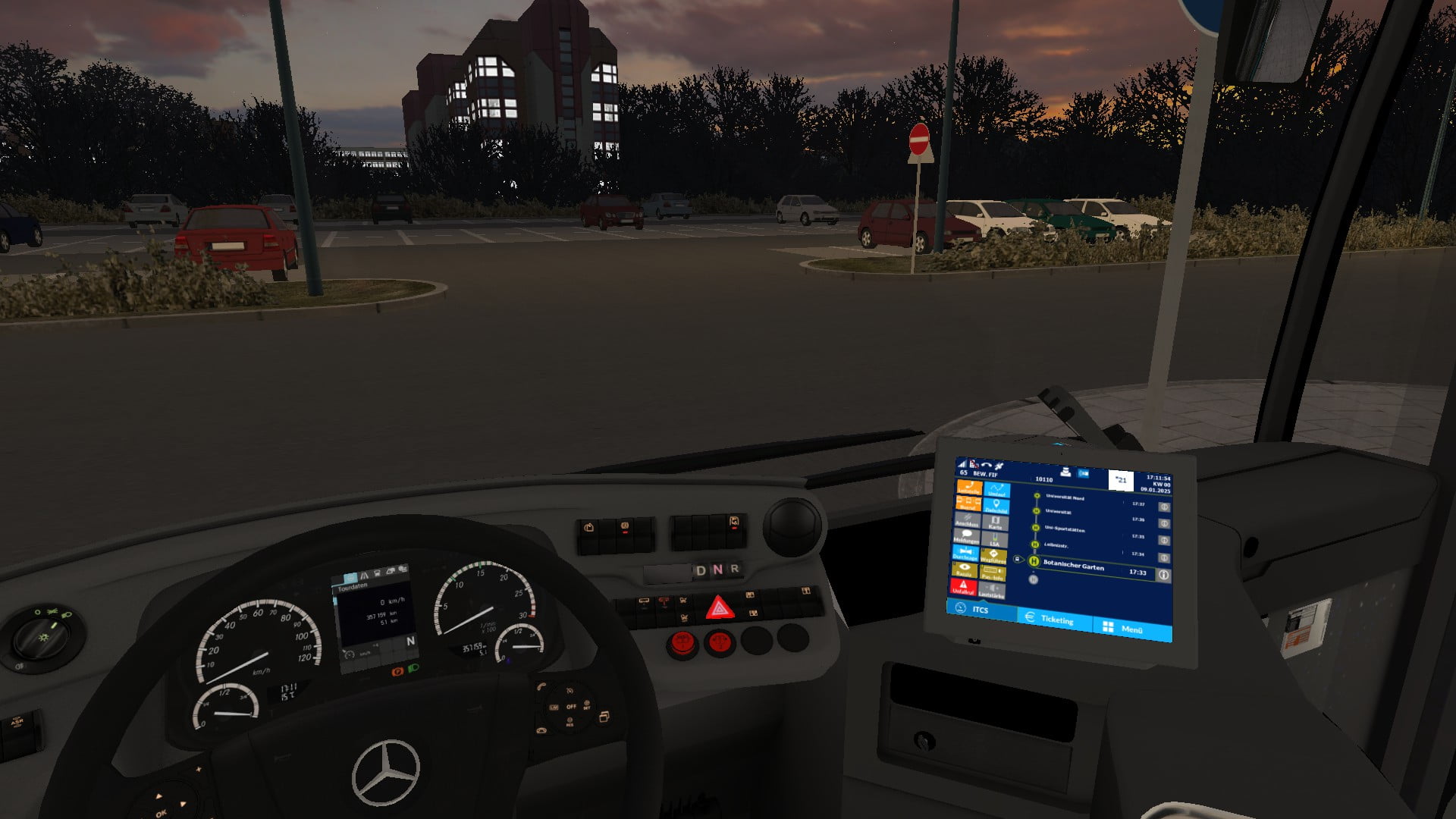This screenshot has width=1456, height=819.
Task: Open the Wegführen button on the ITCS
Action: [x=993, y=556]
